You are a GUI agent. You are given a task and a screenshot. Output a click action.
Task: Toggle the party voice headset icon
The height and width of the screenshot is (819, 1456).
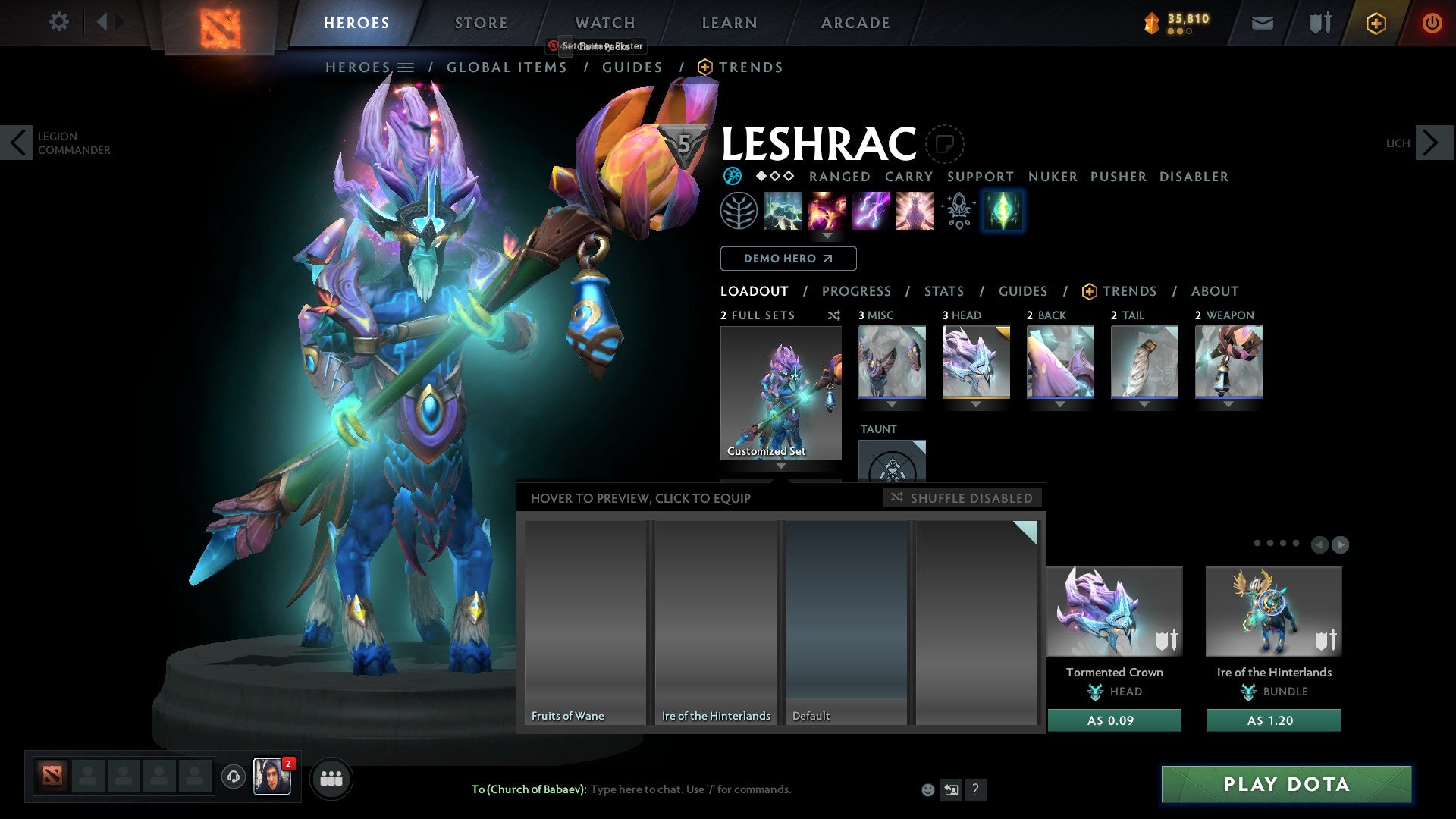pos(232,778)
